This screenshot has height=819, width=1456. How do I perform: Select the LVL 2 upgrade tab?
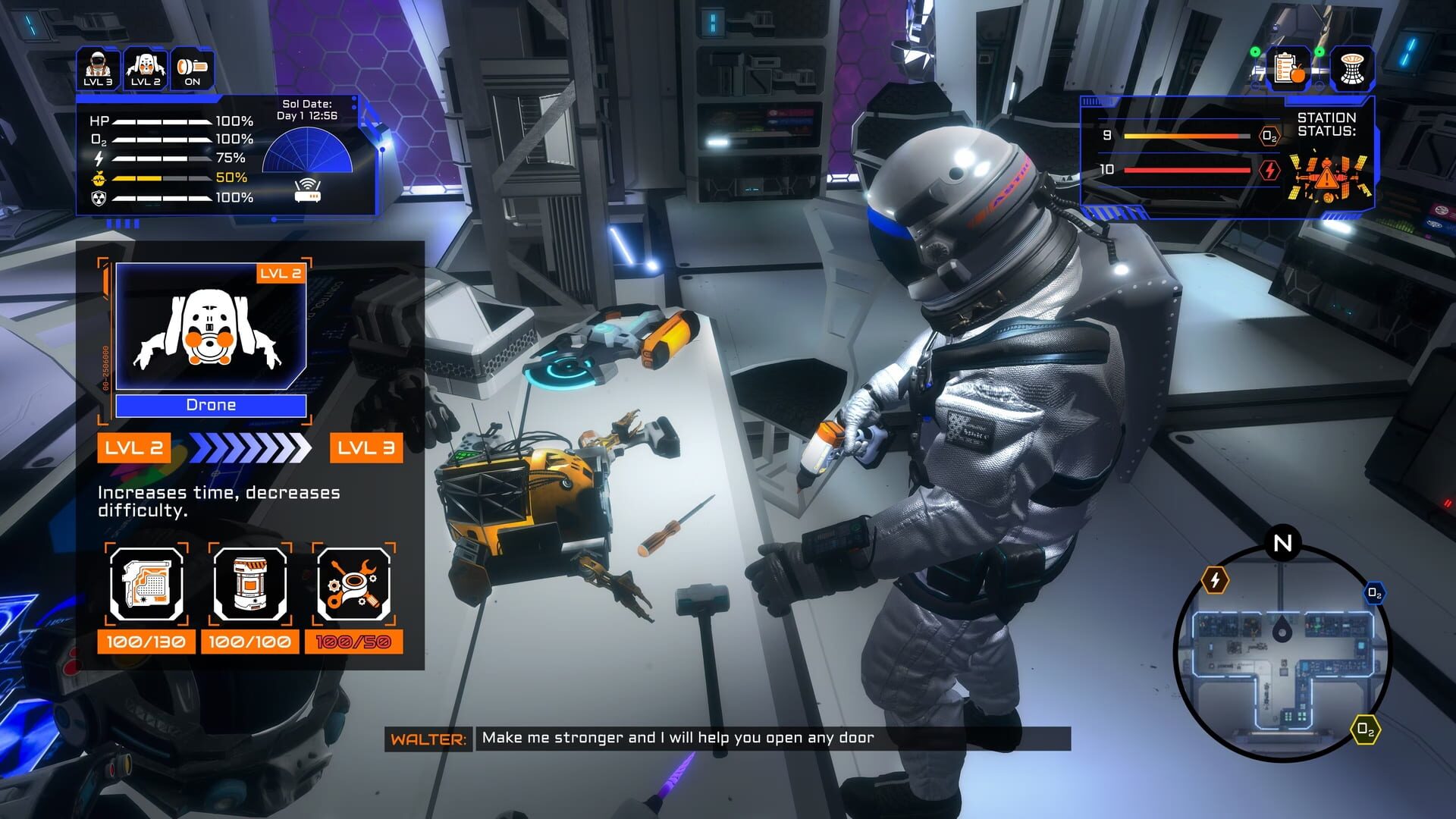coord(133,449)
